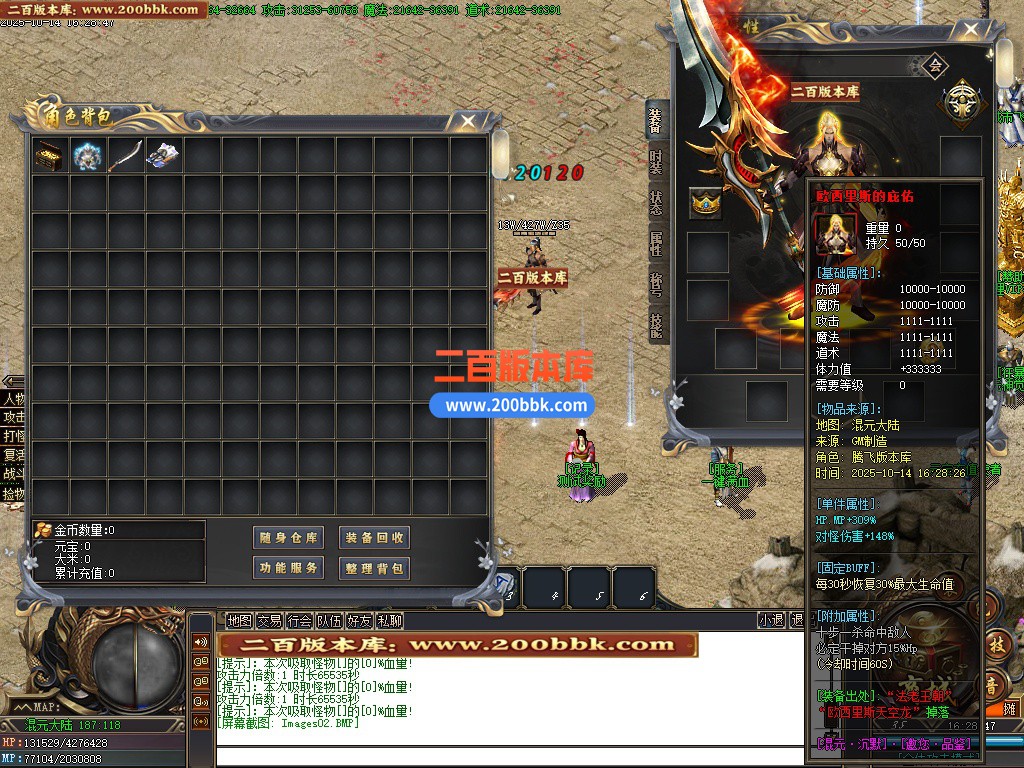Image resolution: width=1024 pixels, height=768 pixels.
Task: Open the 装备回收 equipment recycling
Action: [x=375, y=538]
